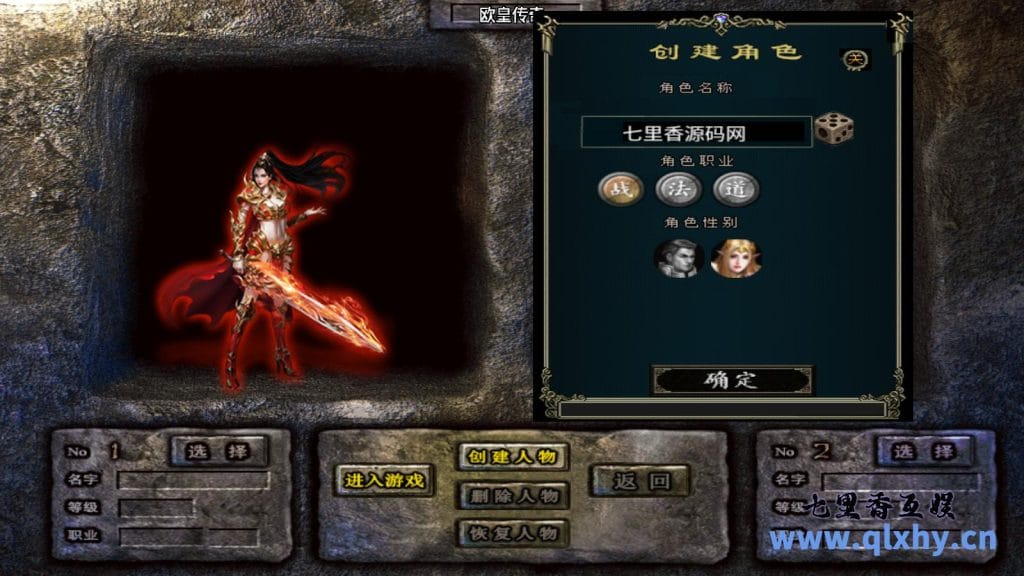This screenshot has height=576, width=1024.
Task: Confirm character creation with 确定
Action: coord(732,380)
